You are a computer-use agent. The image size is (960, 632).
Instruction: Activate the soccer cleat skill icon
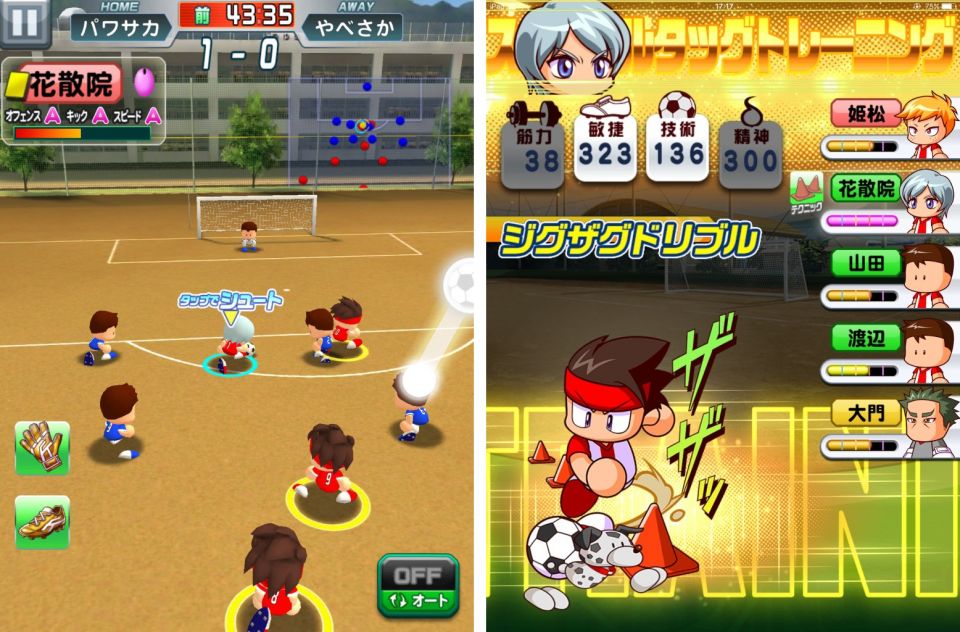point(42,521)
